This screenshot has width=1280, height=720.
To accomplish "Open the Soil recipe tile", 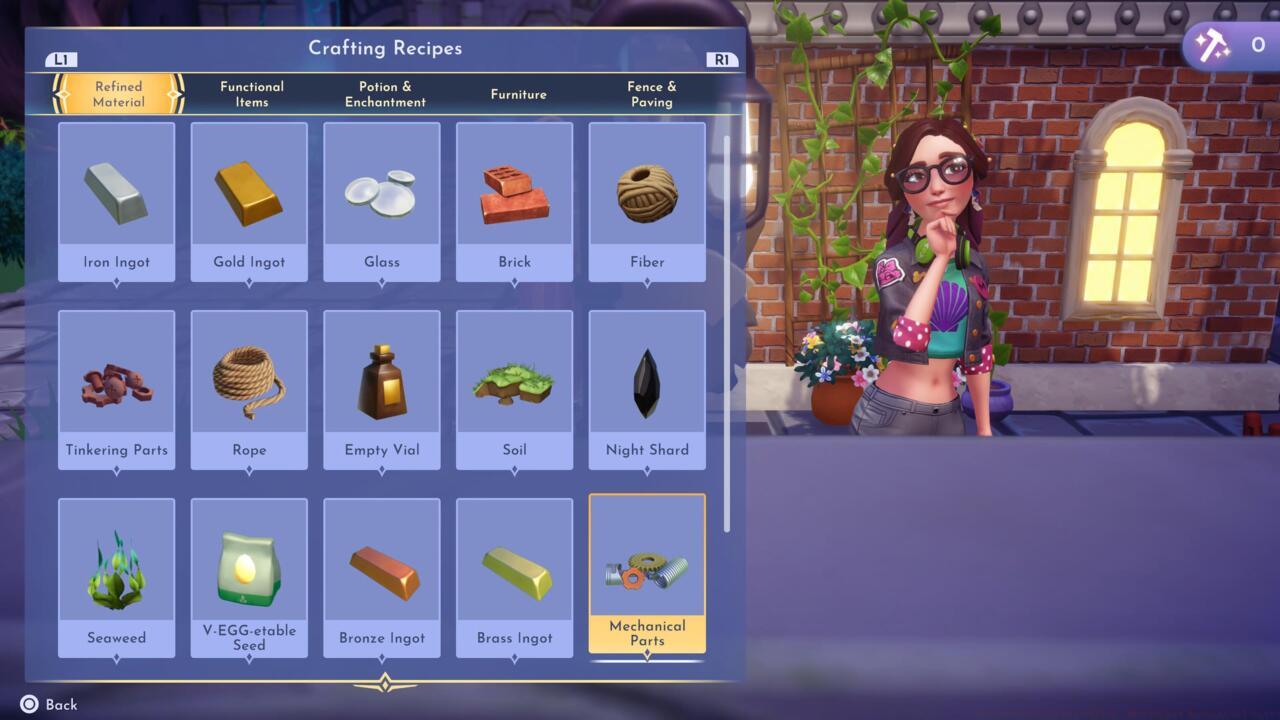I will coord(514,390).
